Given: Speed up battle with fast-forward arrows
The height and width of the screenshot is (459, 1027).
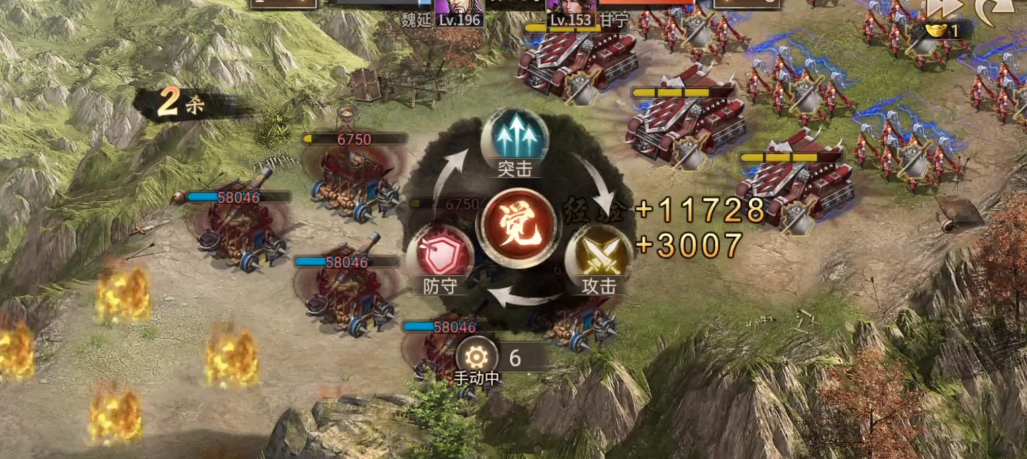Looking at the screenshot, I should pyautogui.click(x=942, y=8).
